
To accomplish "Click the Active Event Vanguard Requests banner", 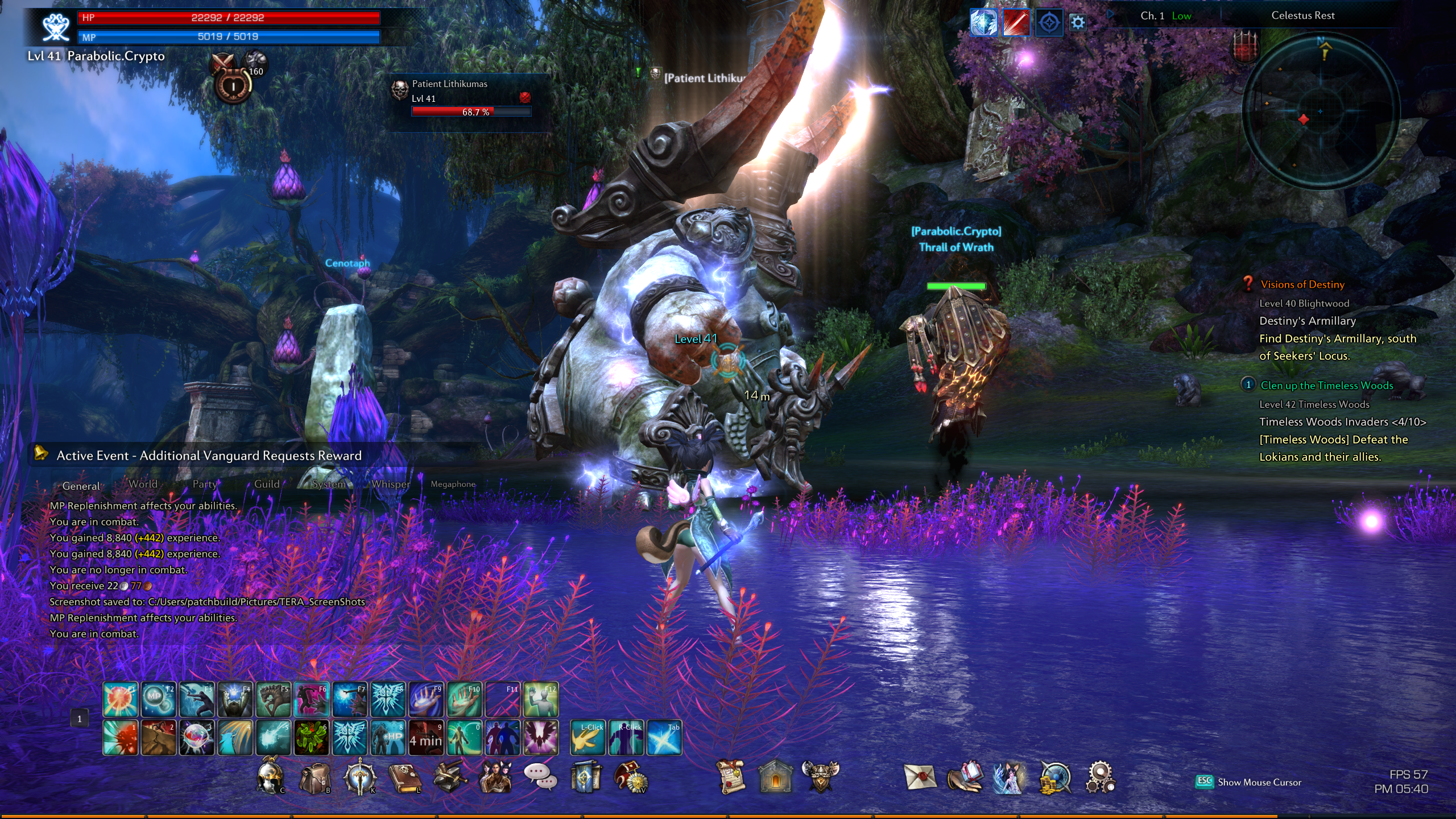I will [209, 456].
